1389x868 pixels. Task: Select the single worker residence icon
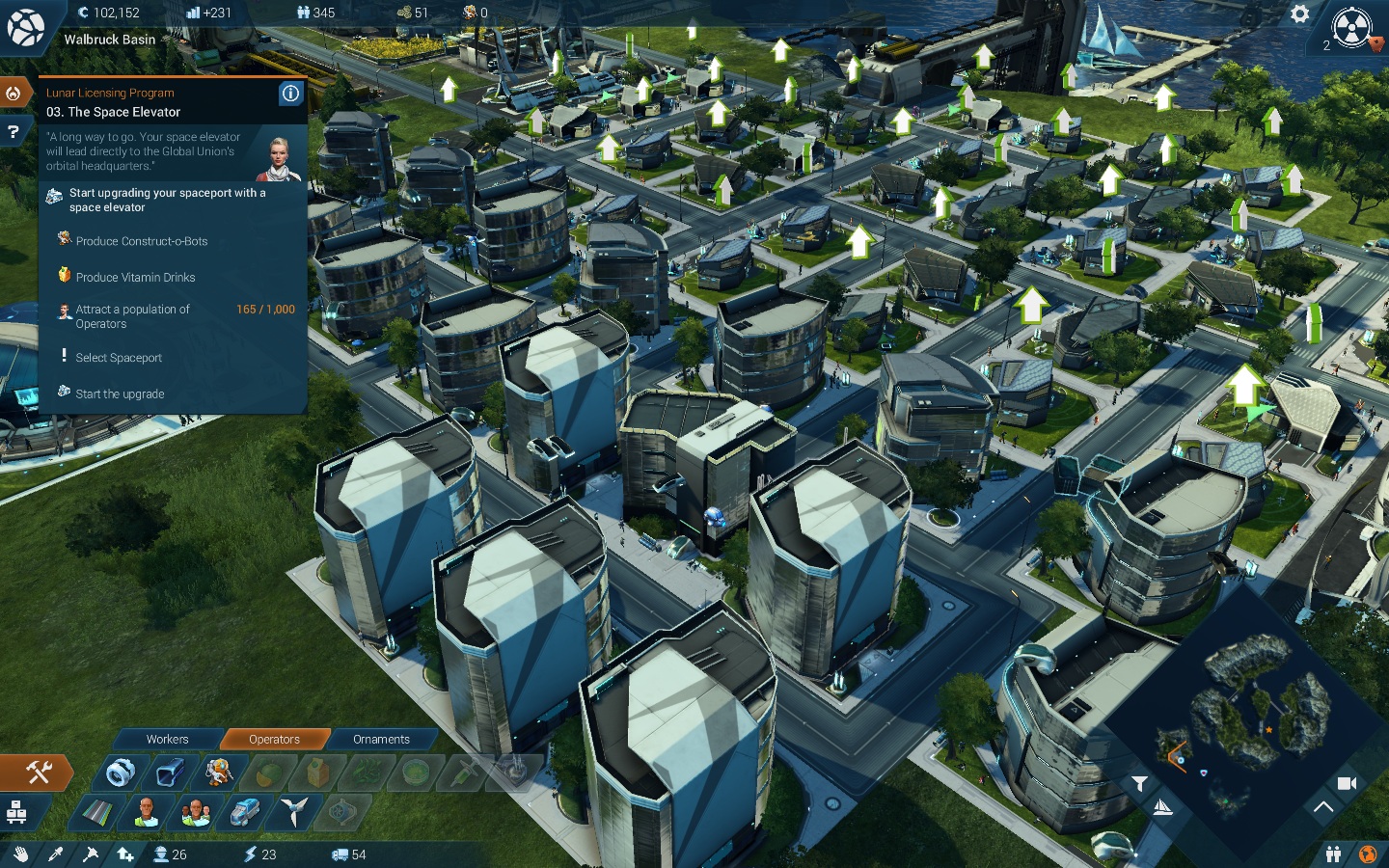(x=146, y=813)
